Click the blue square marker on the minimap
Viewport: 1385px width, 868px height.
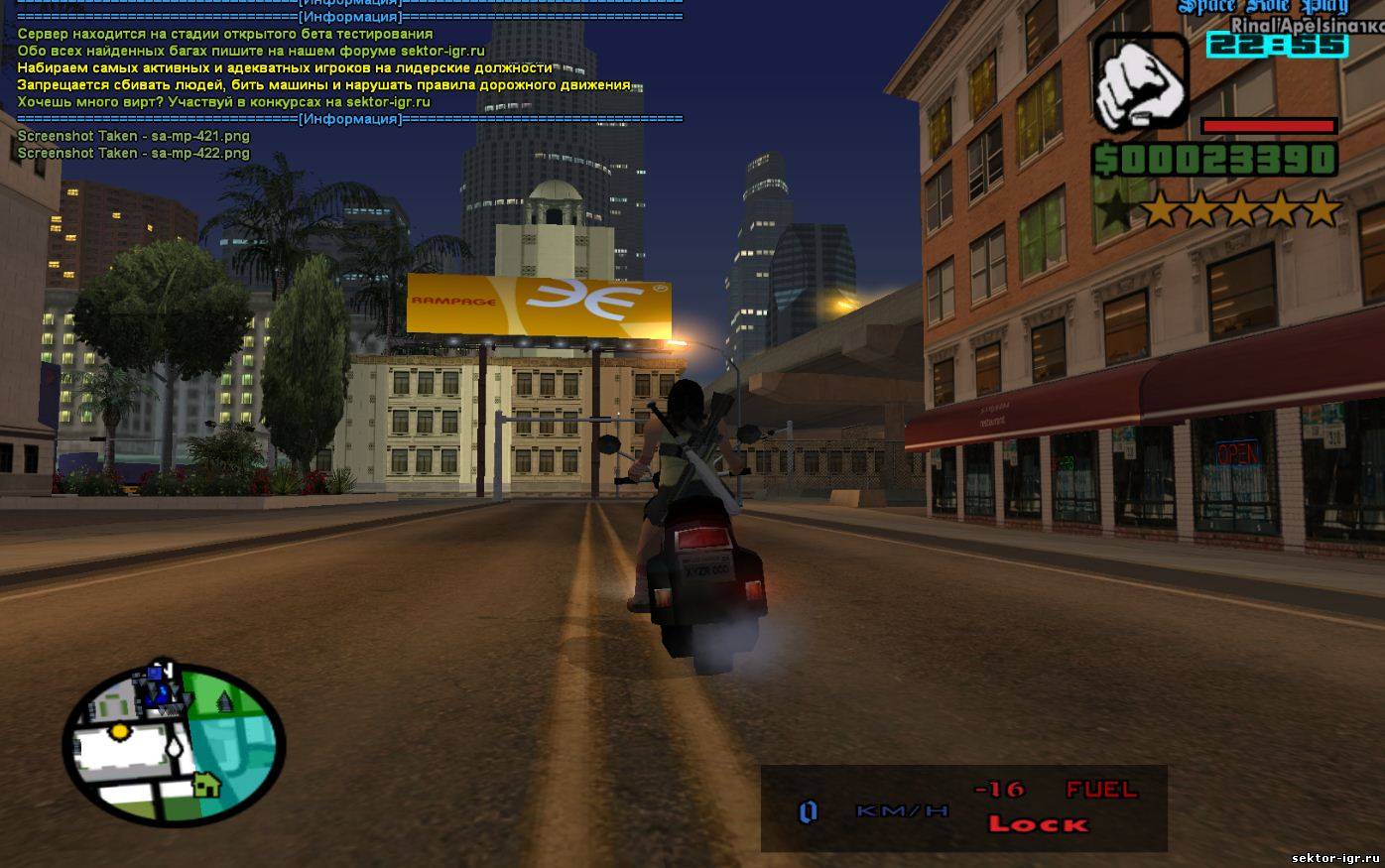[x=155, y=674]
